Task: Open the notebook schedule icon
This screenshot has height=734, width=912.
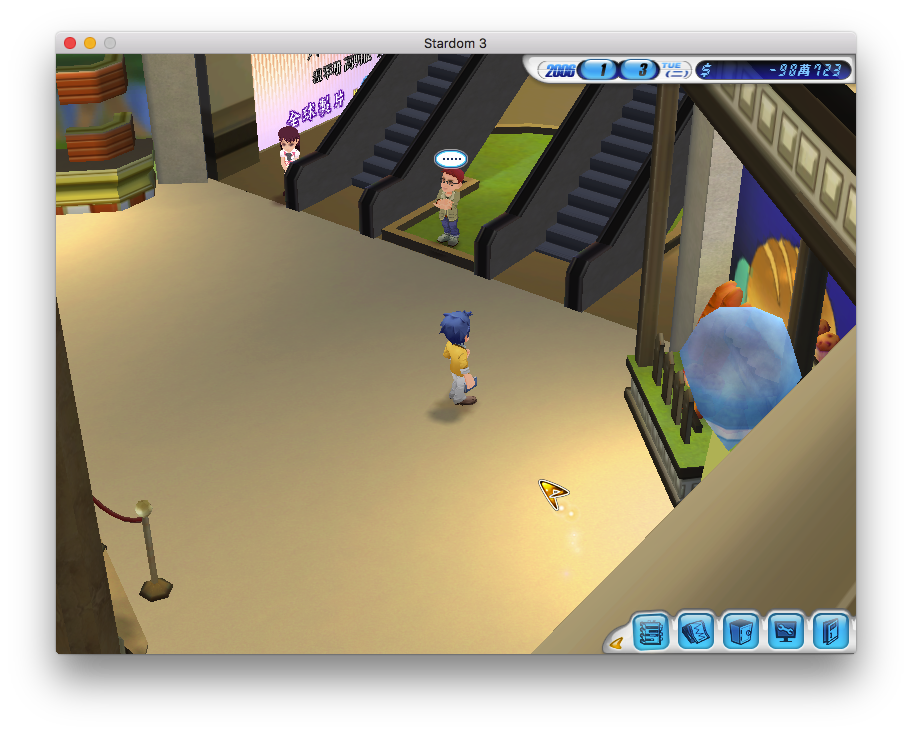Action: pyautogui.click(x=651, y=632)
